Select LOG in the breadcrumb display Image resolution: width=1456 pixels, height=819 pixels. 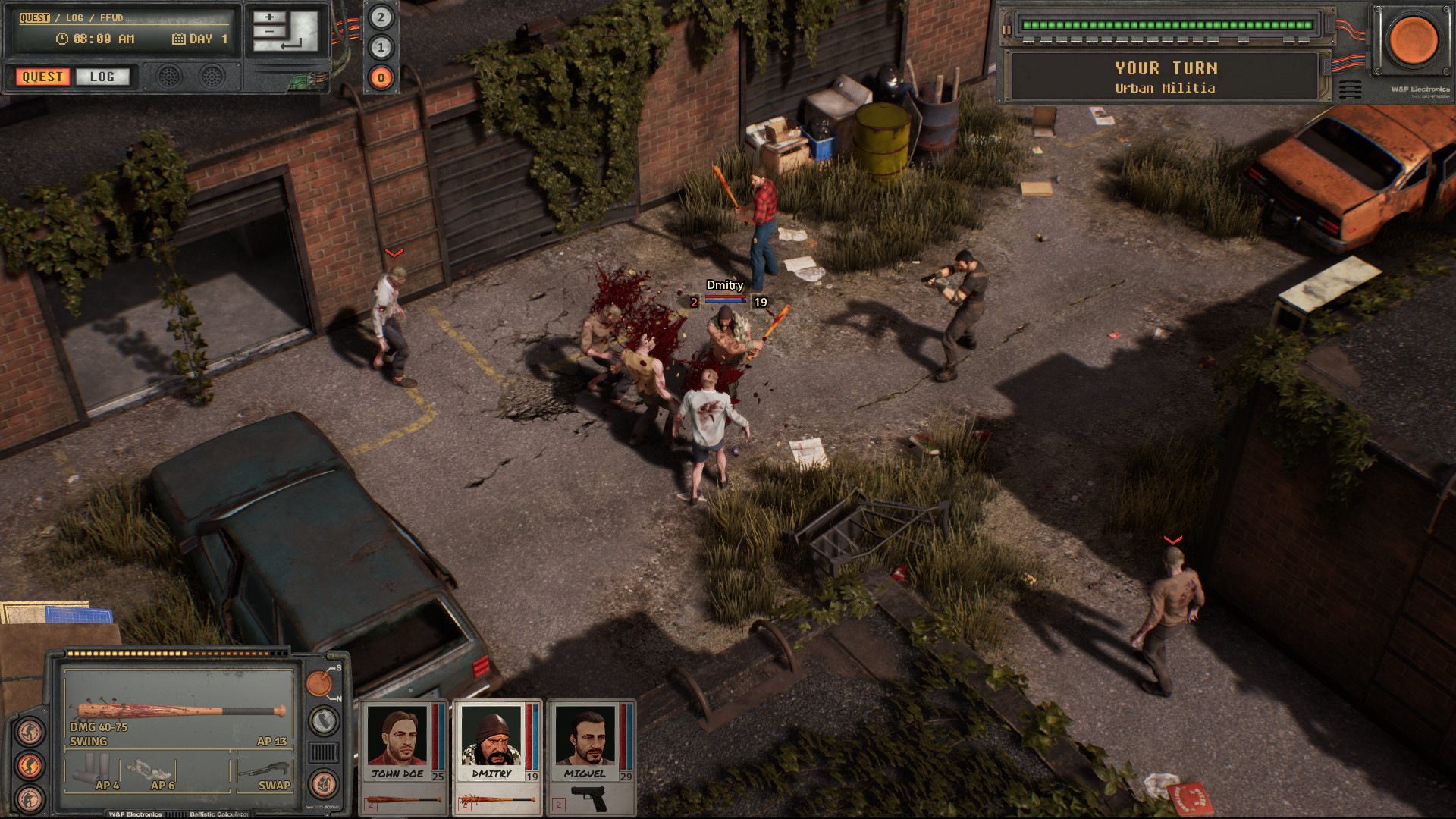click(74, 17)
